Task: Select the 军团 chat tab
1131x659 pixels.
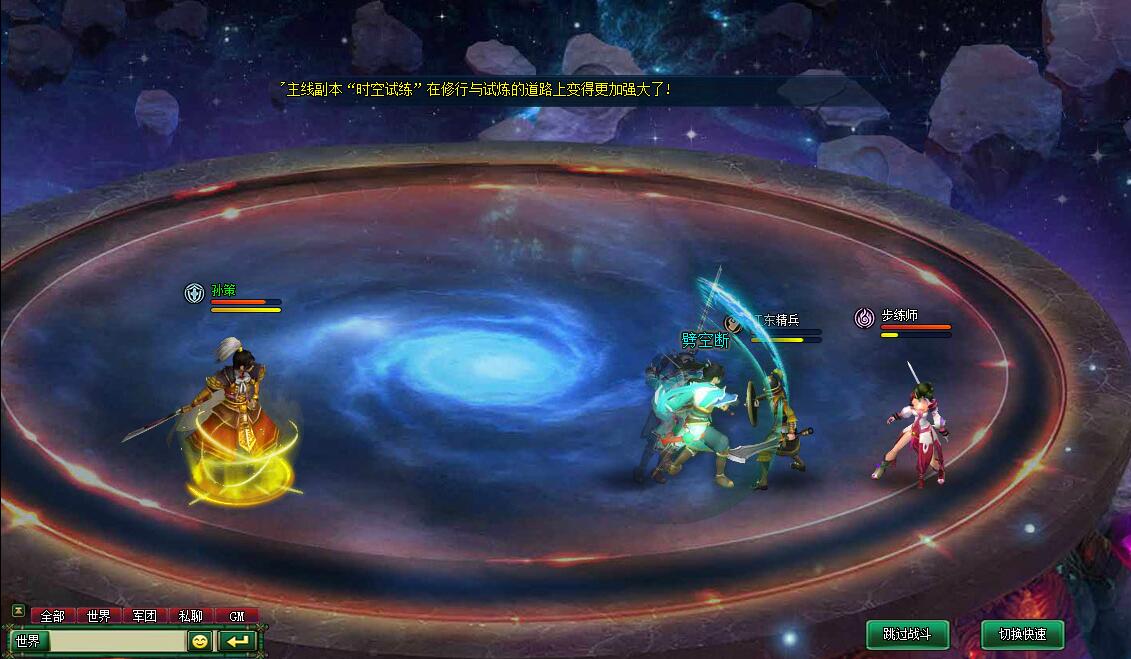Action: click(144, 616)
